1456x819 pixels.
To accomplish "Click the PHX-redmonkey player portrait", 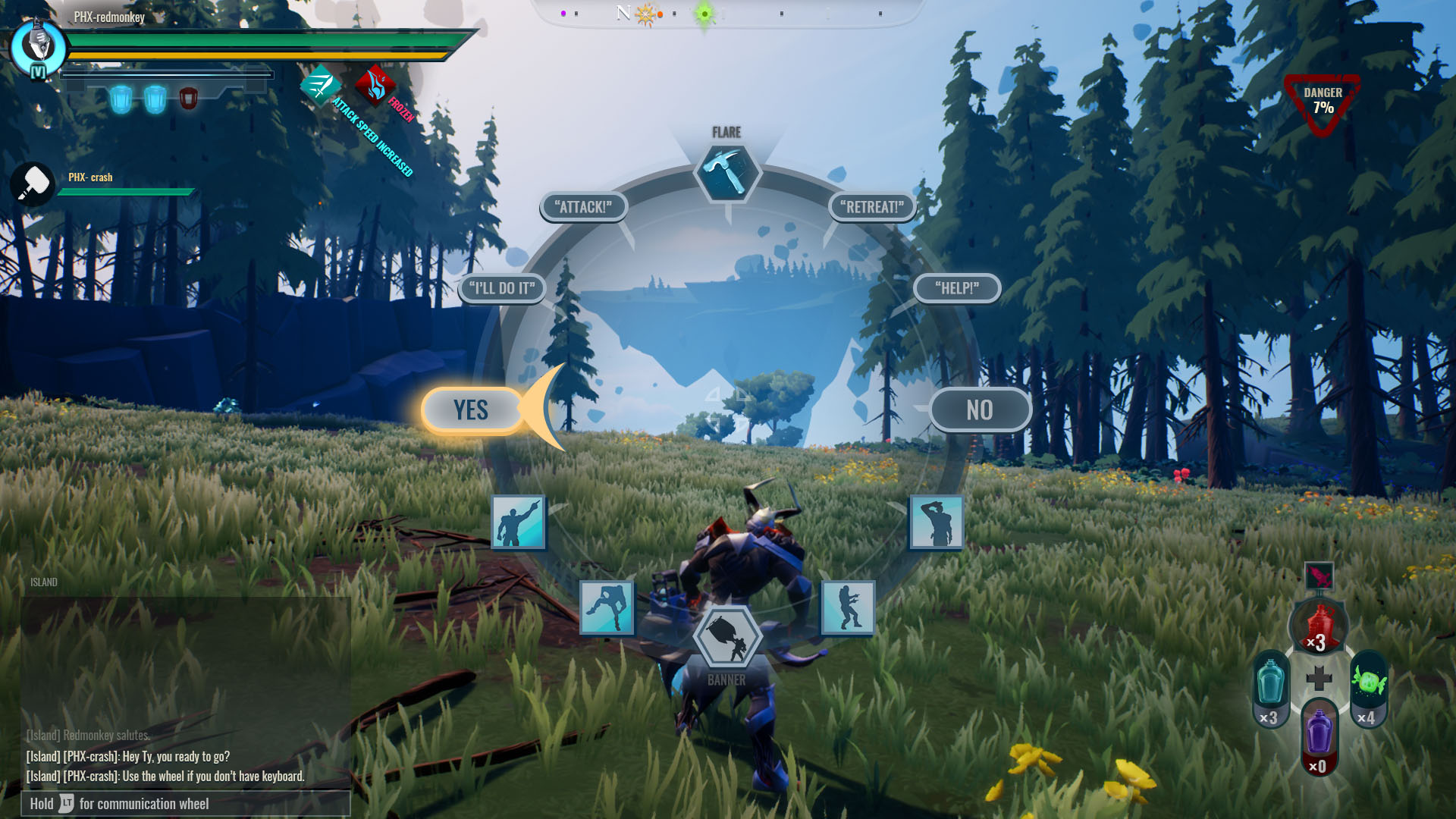I will [x=38, y=47].
